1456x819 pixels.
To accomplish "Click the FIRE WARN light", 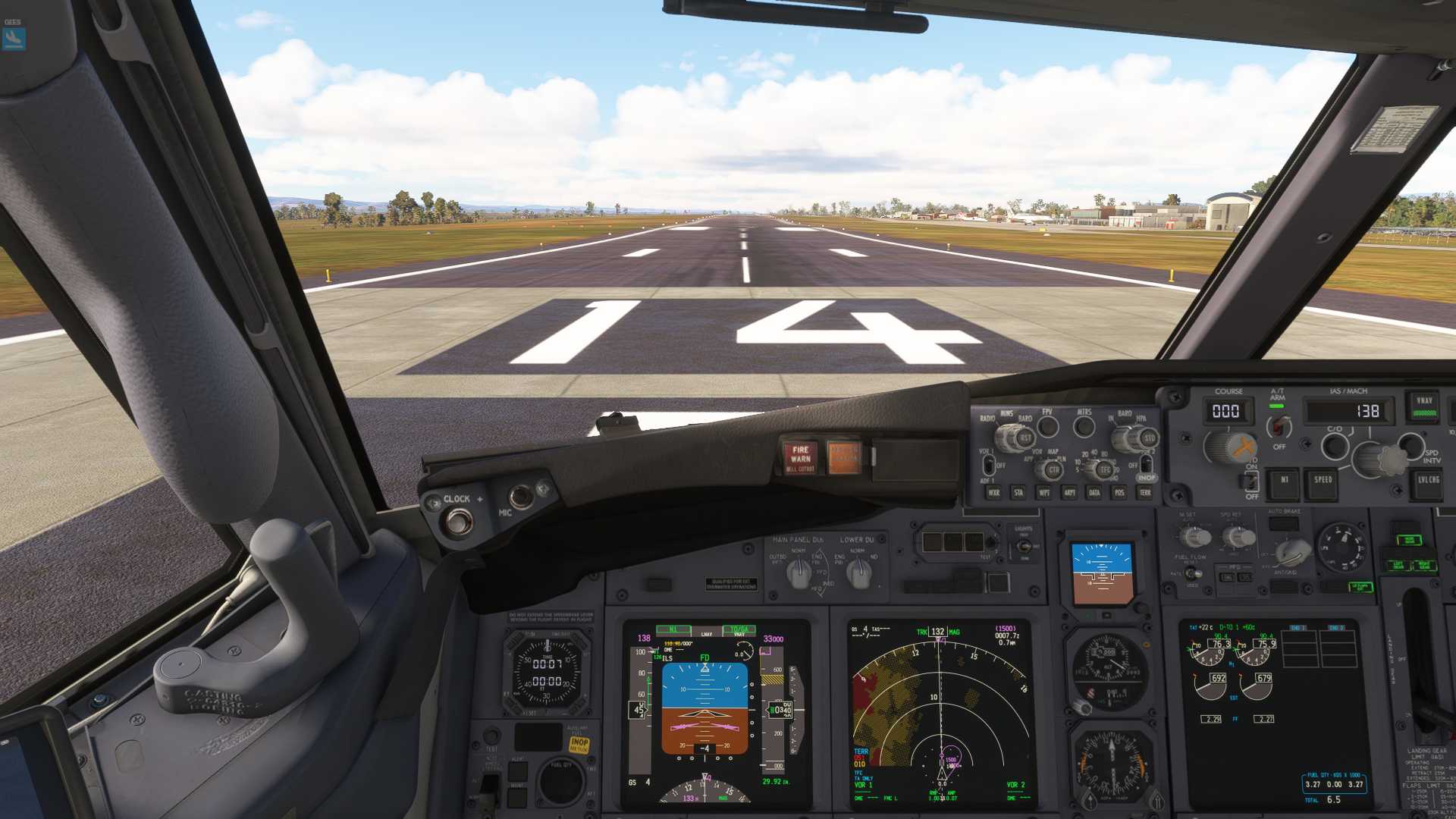I will pos(800,457).
